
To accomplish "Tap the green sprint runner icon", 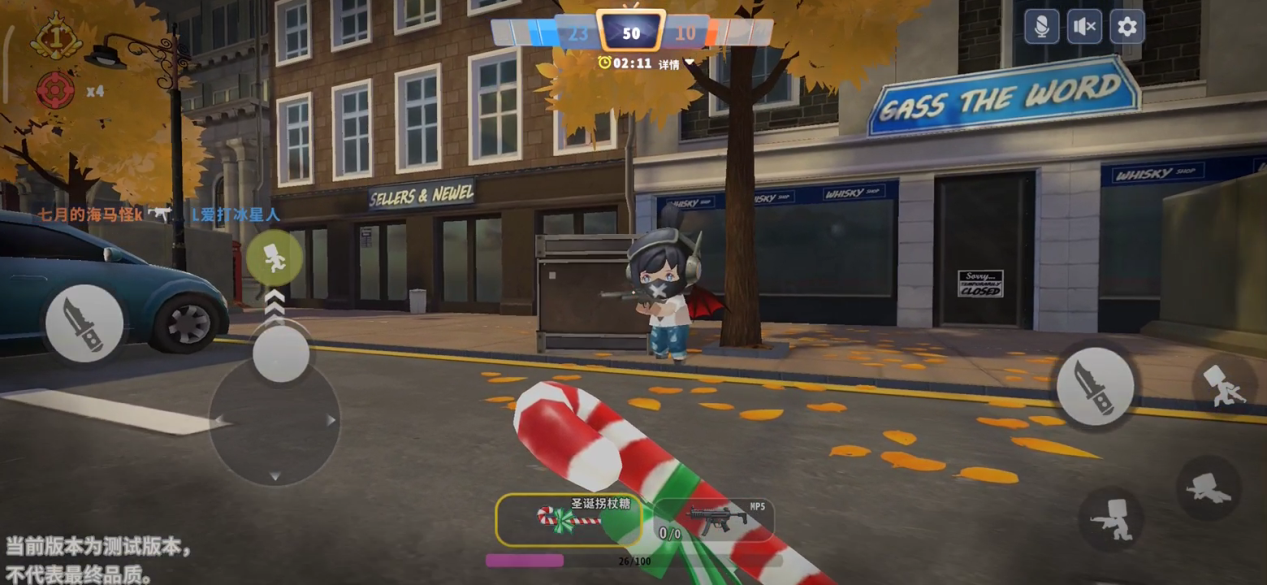I will [274, 258].
